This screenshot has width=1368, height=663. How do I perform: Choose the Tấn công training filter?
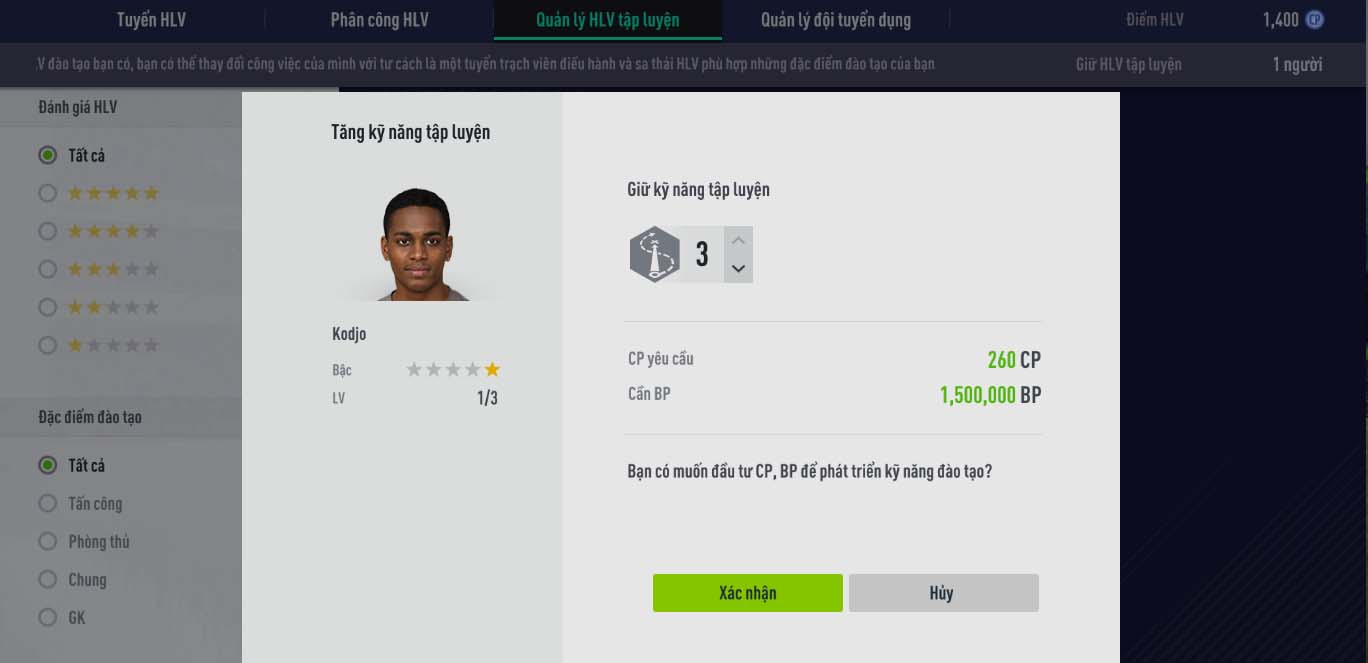[48, 503]
